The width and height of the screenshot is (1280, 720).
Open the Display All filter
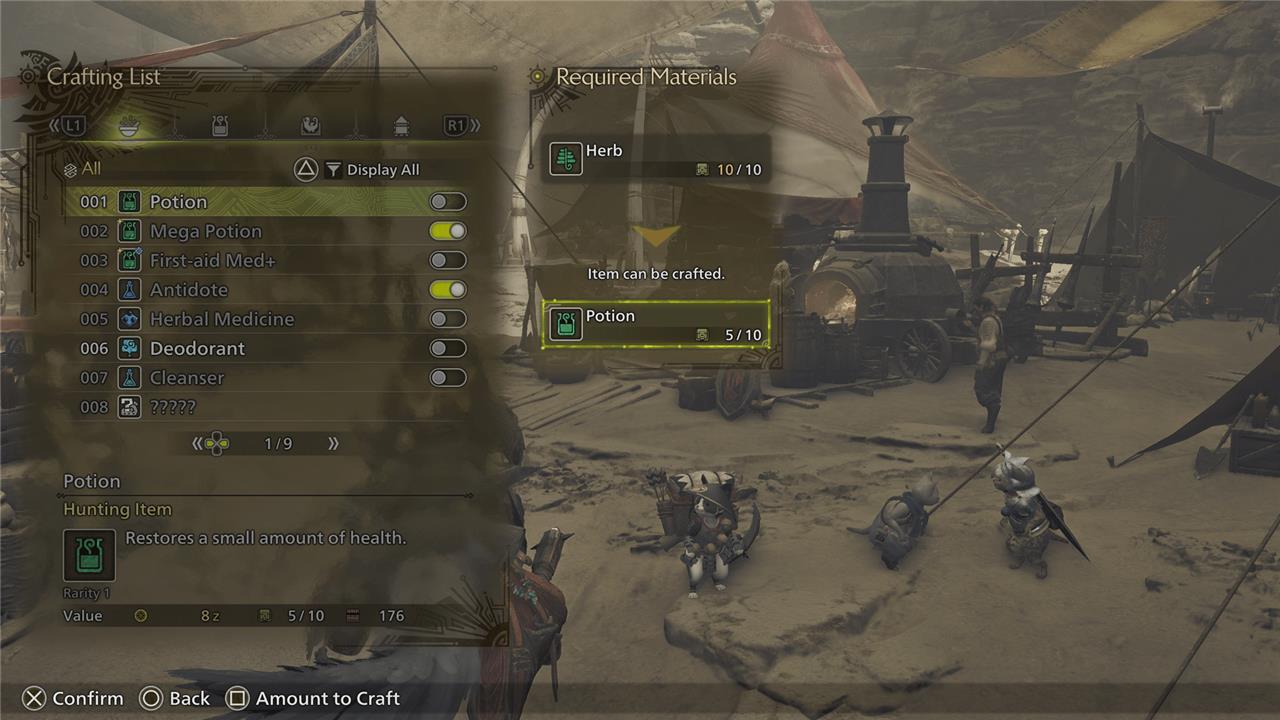[372, 170]
